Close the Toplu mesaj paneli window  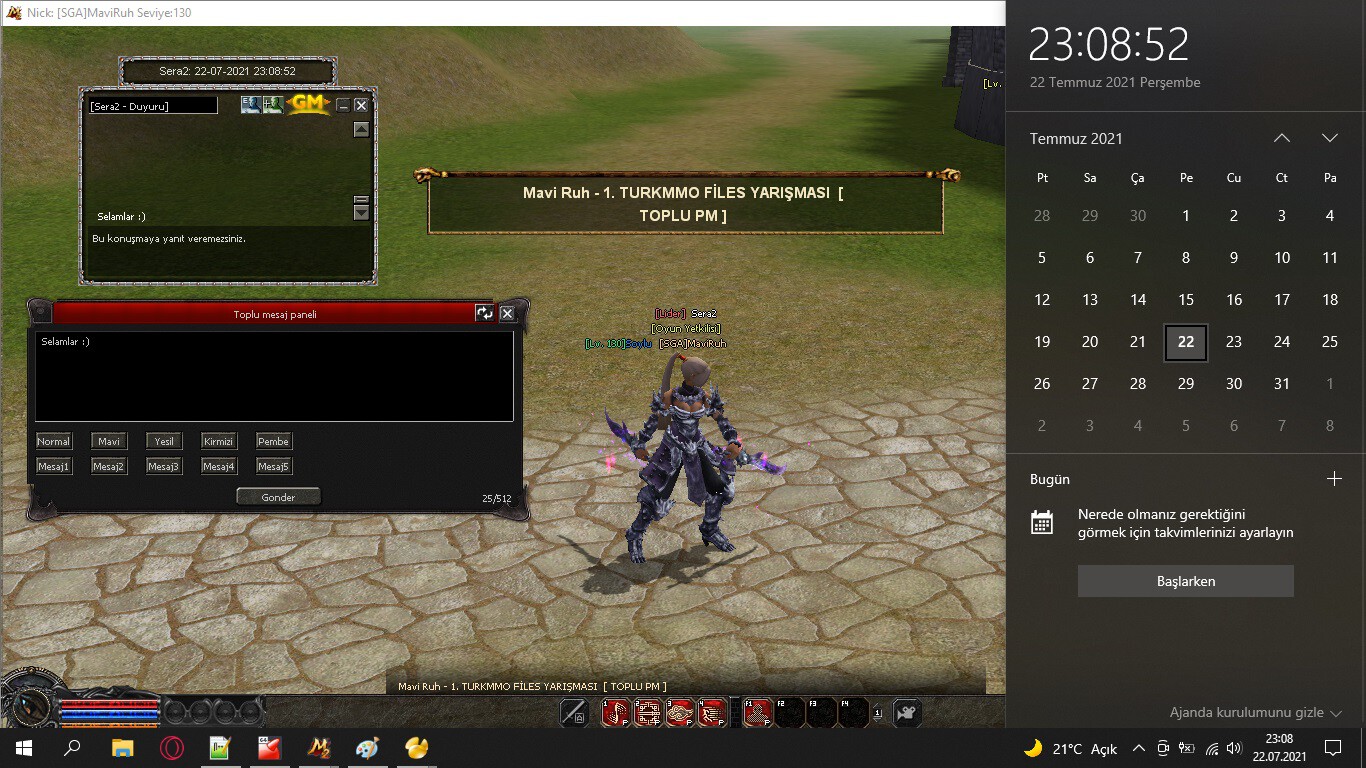pos(507,313)
